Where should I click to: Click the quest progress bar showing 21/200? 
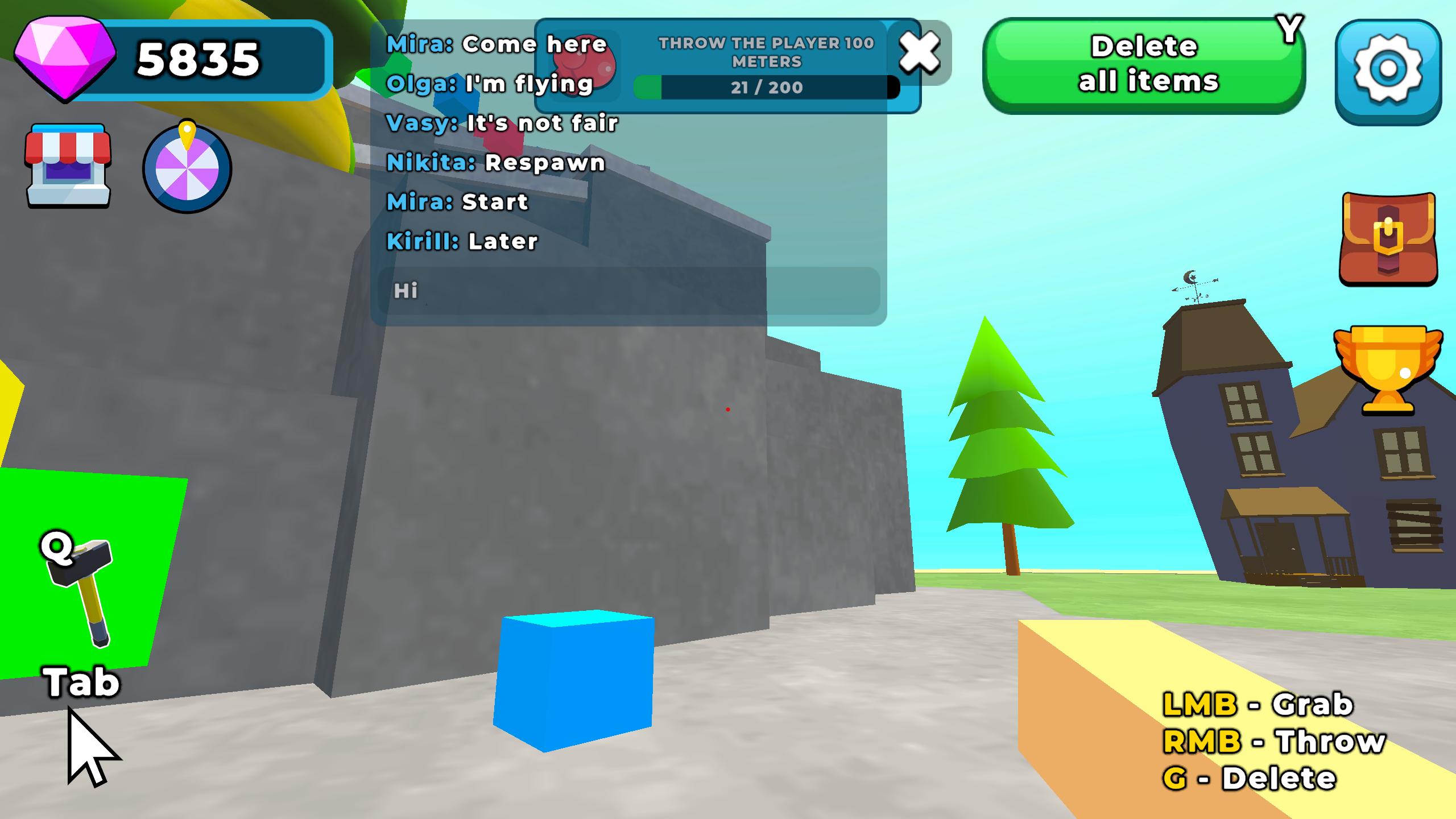(x=765, y=86)
